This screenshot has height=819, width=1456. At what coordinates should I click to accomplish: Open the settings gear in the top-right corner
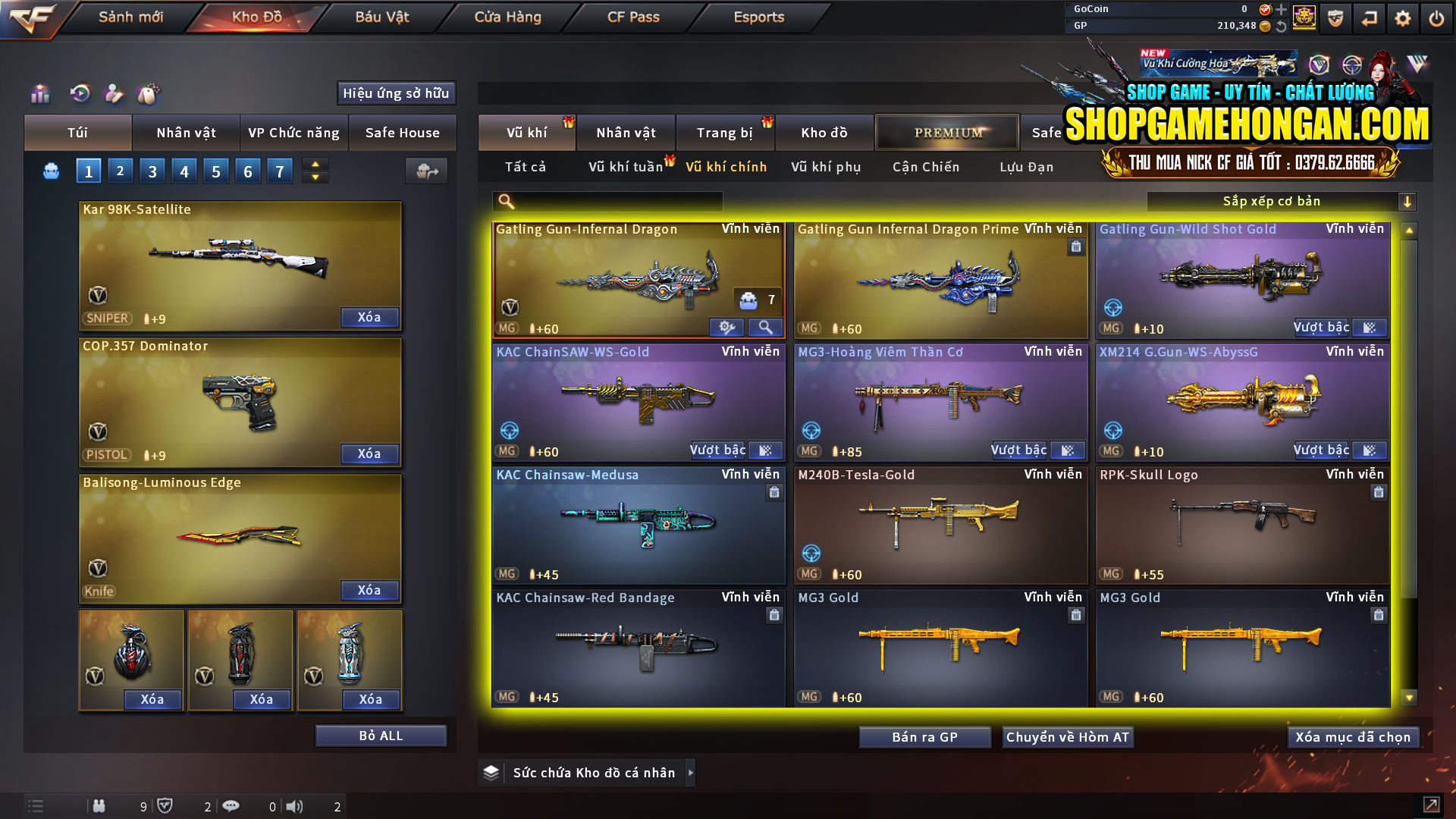click(1404, 17)
